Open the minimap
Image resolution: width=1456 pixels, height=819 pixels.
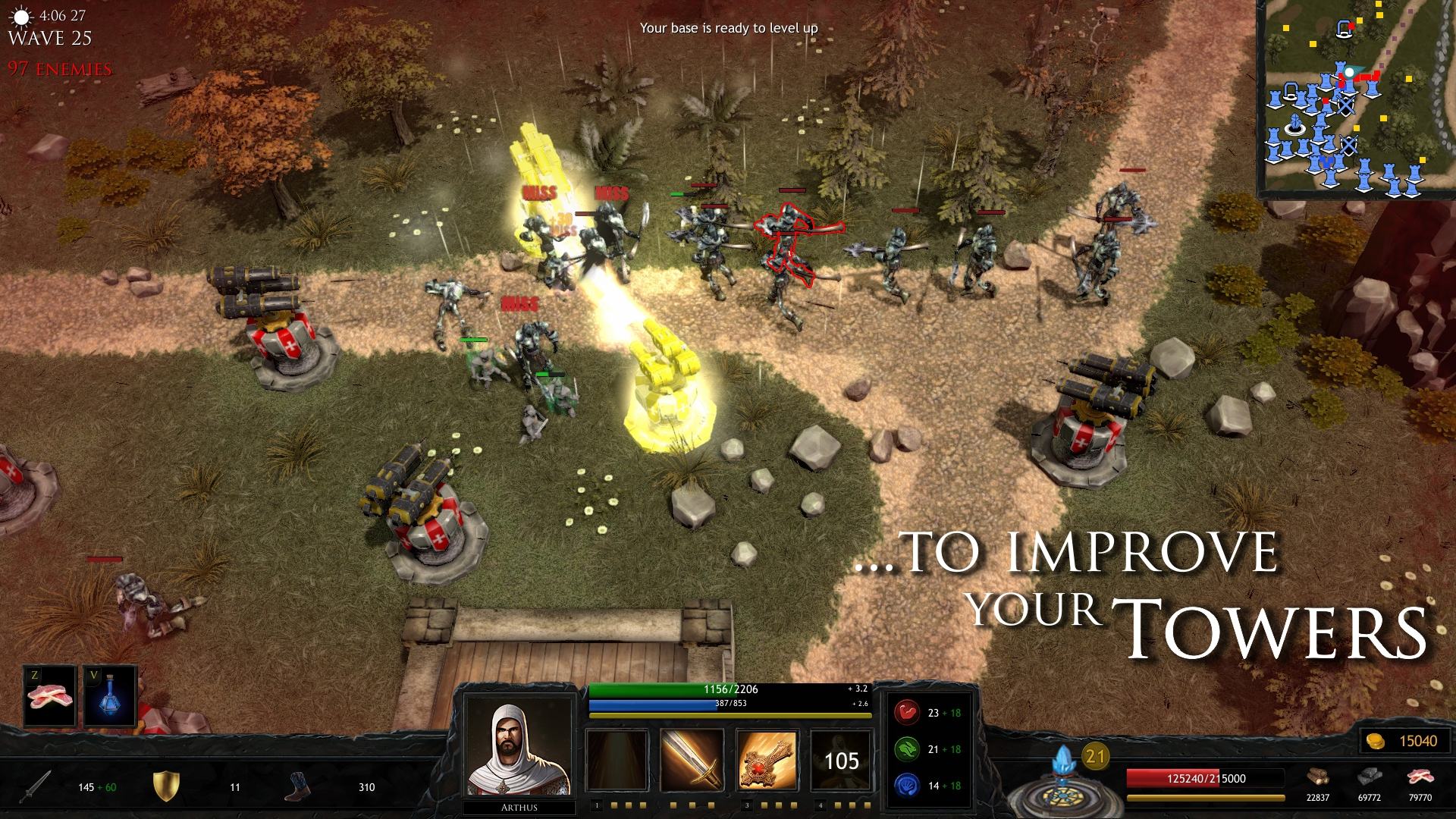[1355, 99]
